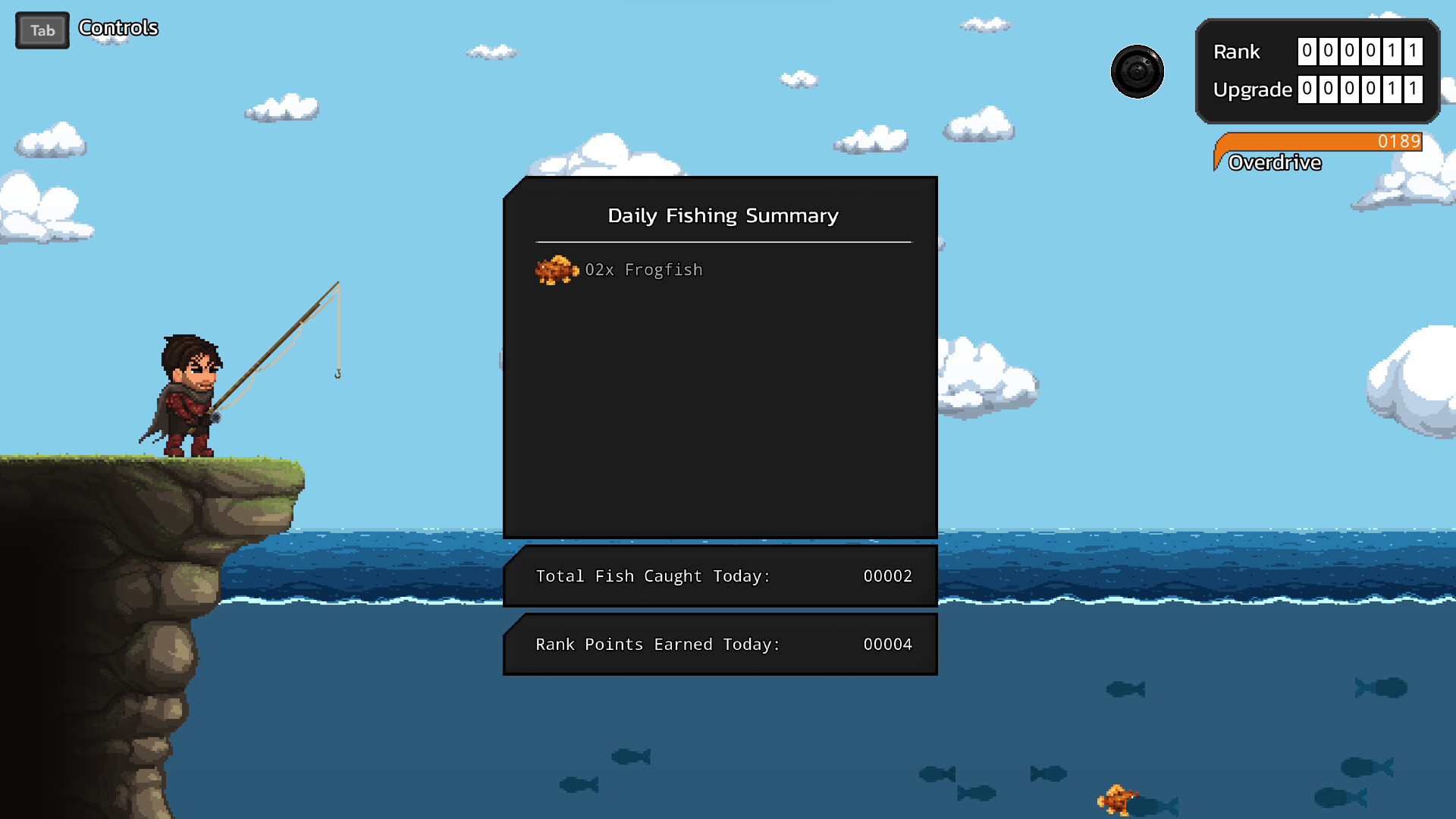Click the fishing rod hook above the water
Image resolution: width=1456 pixels, height=819 pixels.
click(x=337, y=373)
